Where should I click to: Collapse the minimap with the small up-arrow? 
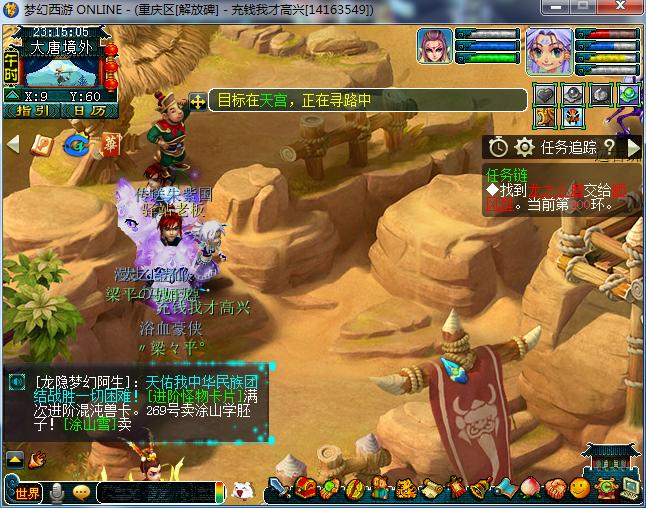point(10,96)
